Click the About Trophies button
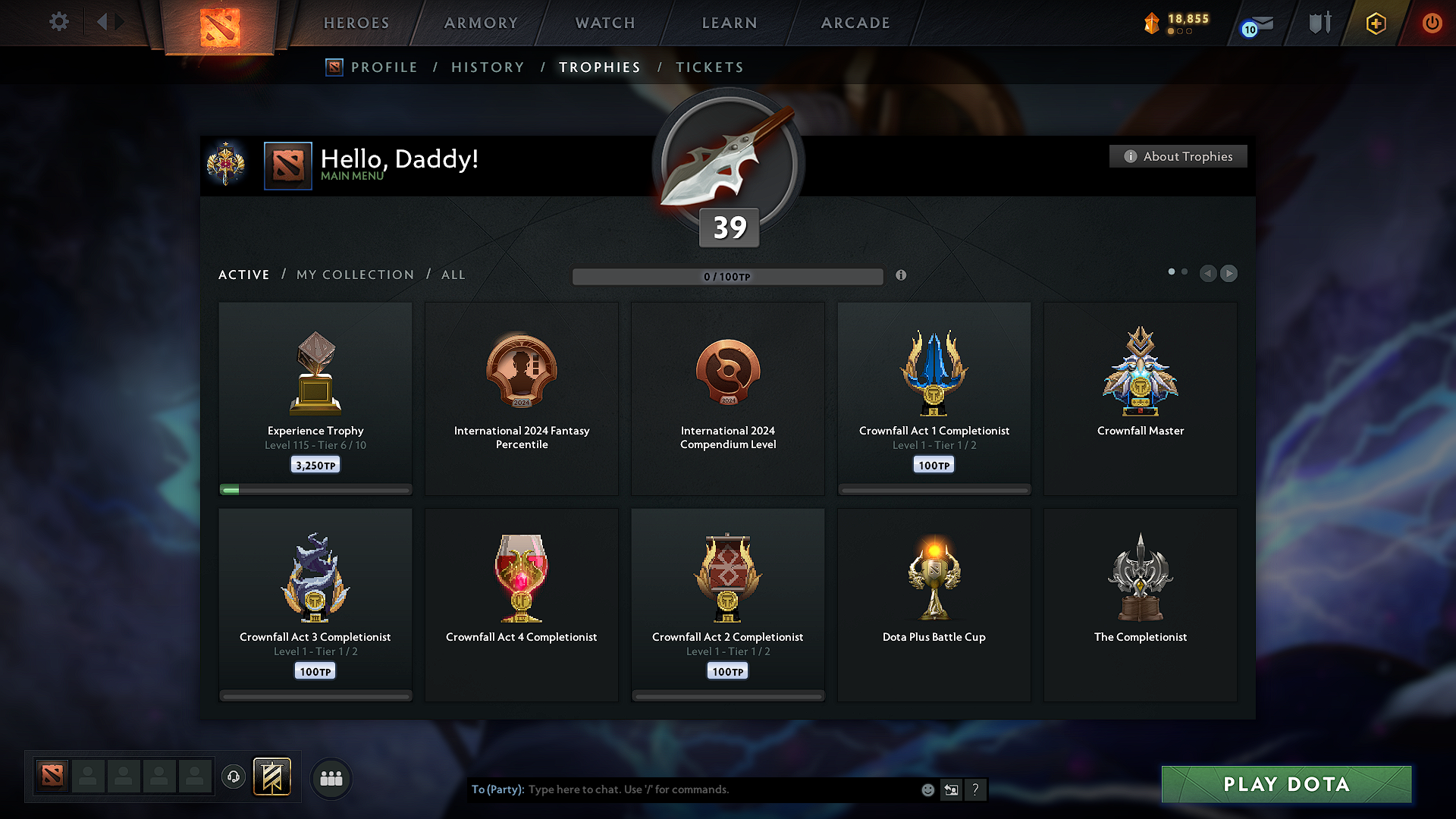Image resolution: width=1456 pixels, height=819 pixels. (x=1178, y=156)
